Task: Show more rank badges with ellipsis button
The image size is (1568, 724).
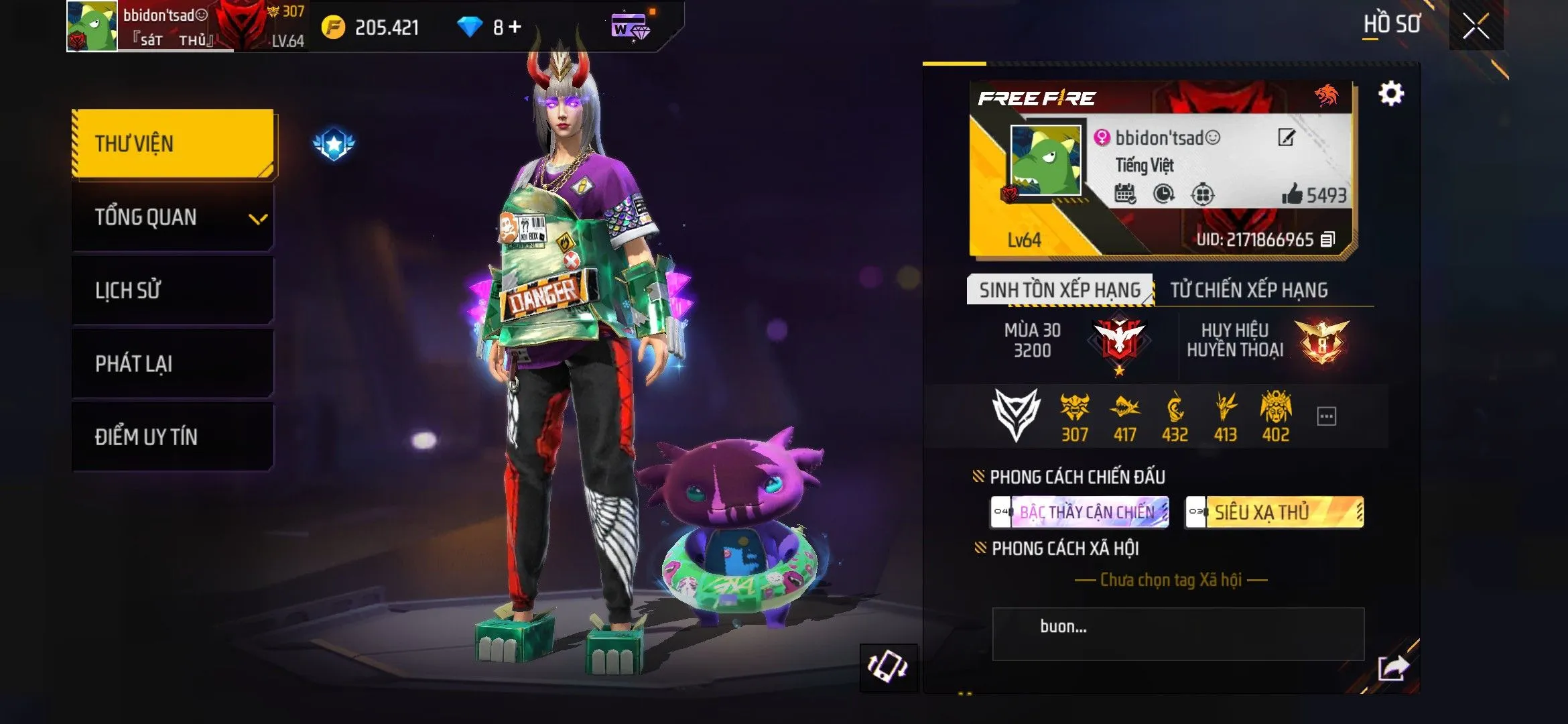Action: 1327,416
